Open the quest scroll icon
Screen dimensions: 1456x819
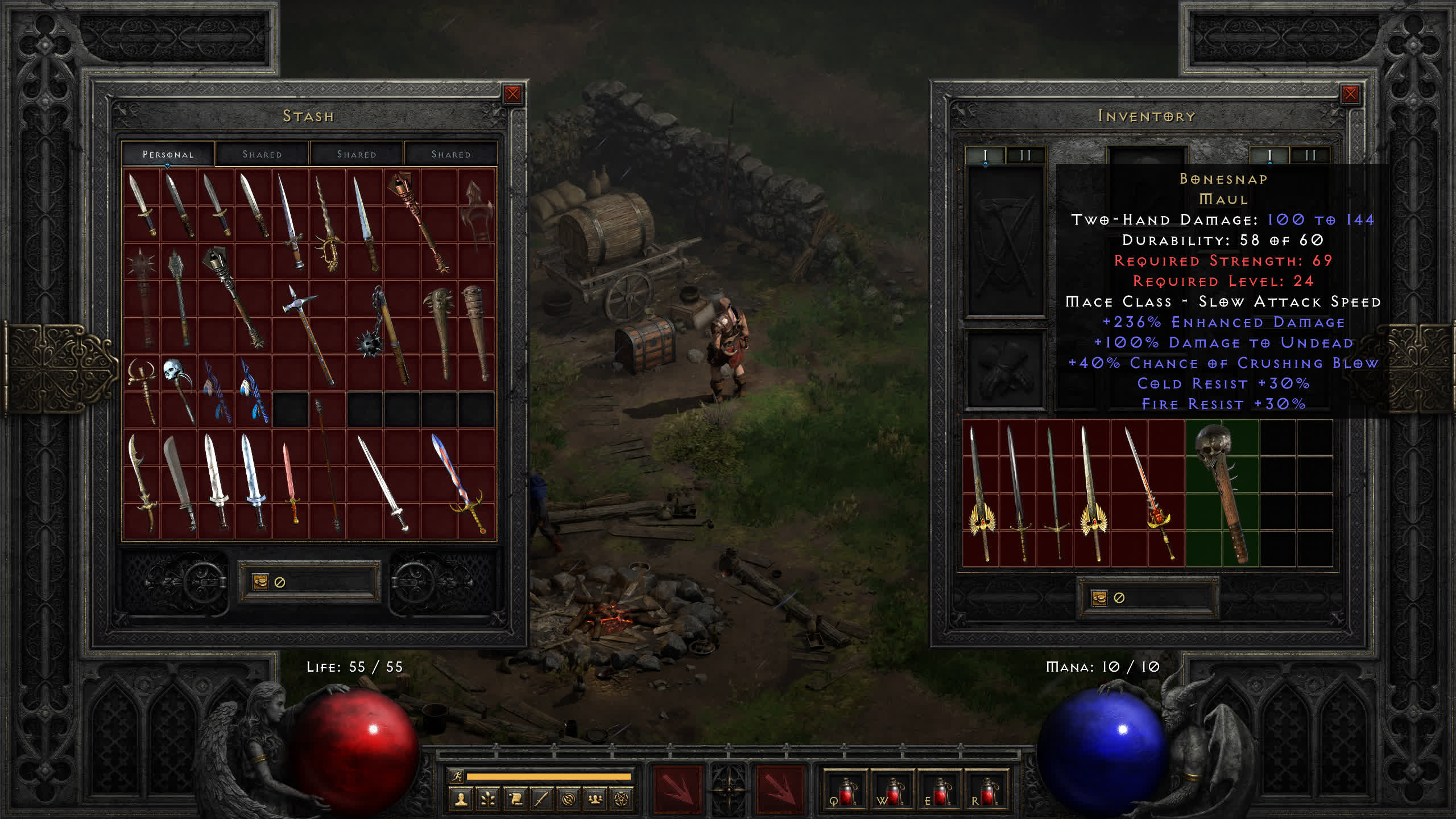pos(515,800)
